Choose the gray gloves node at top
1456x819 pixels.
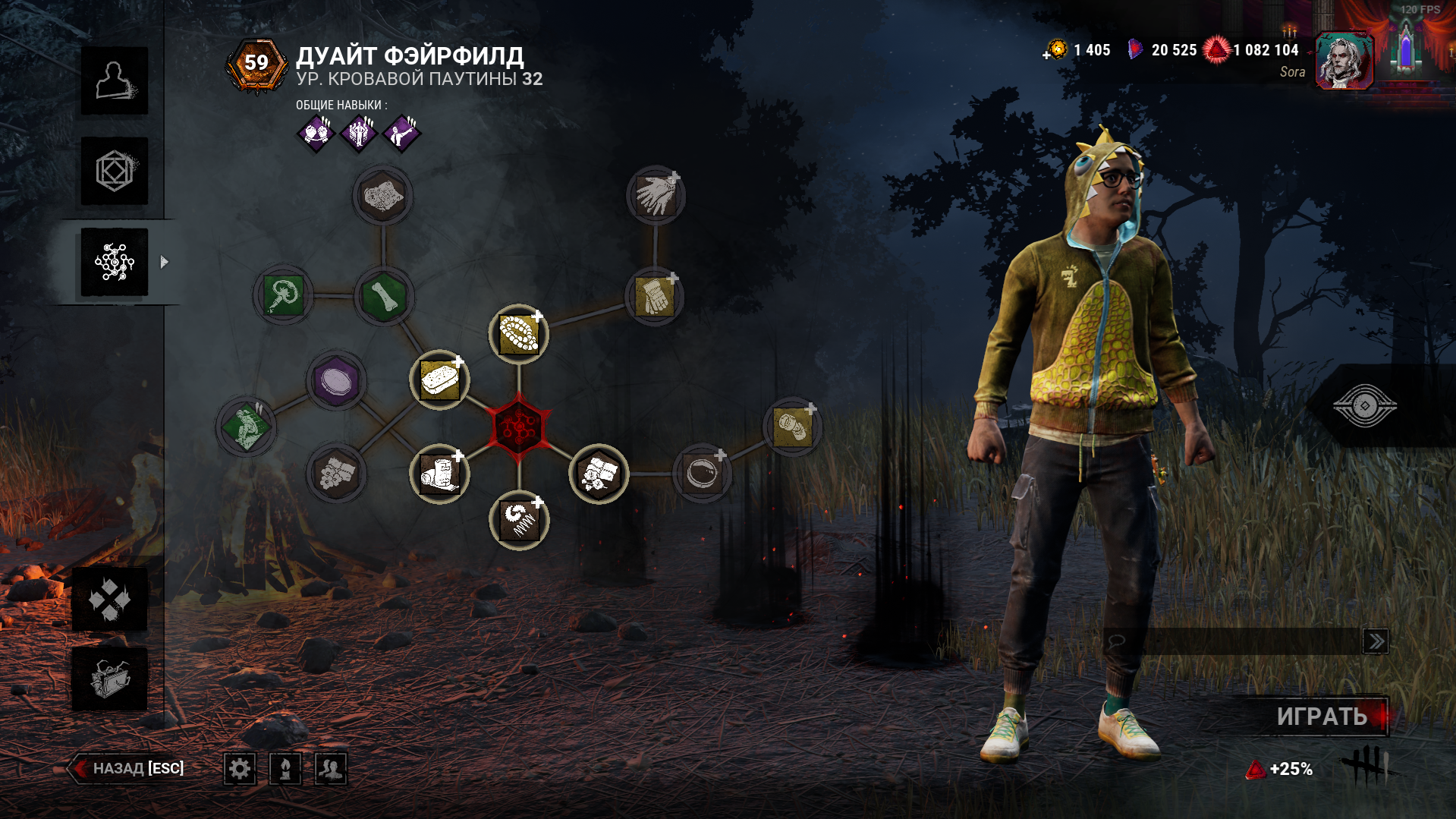pyautogui.click(x=656, y=196)
